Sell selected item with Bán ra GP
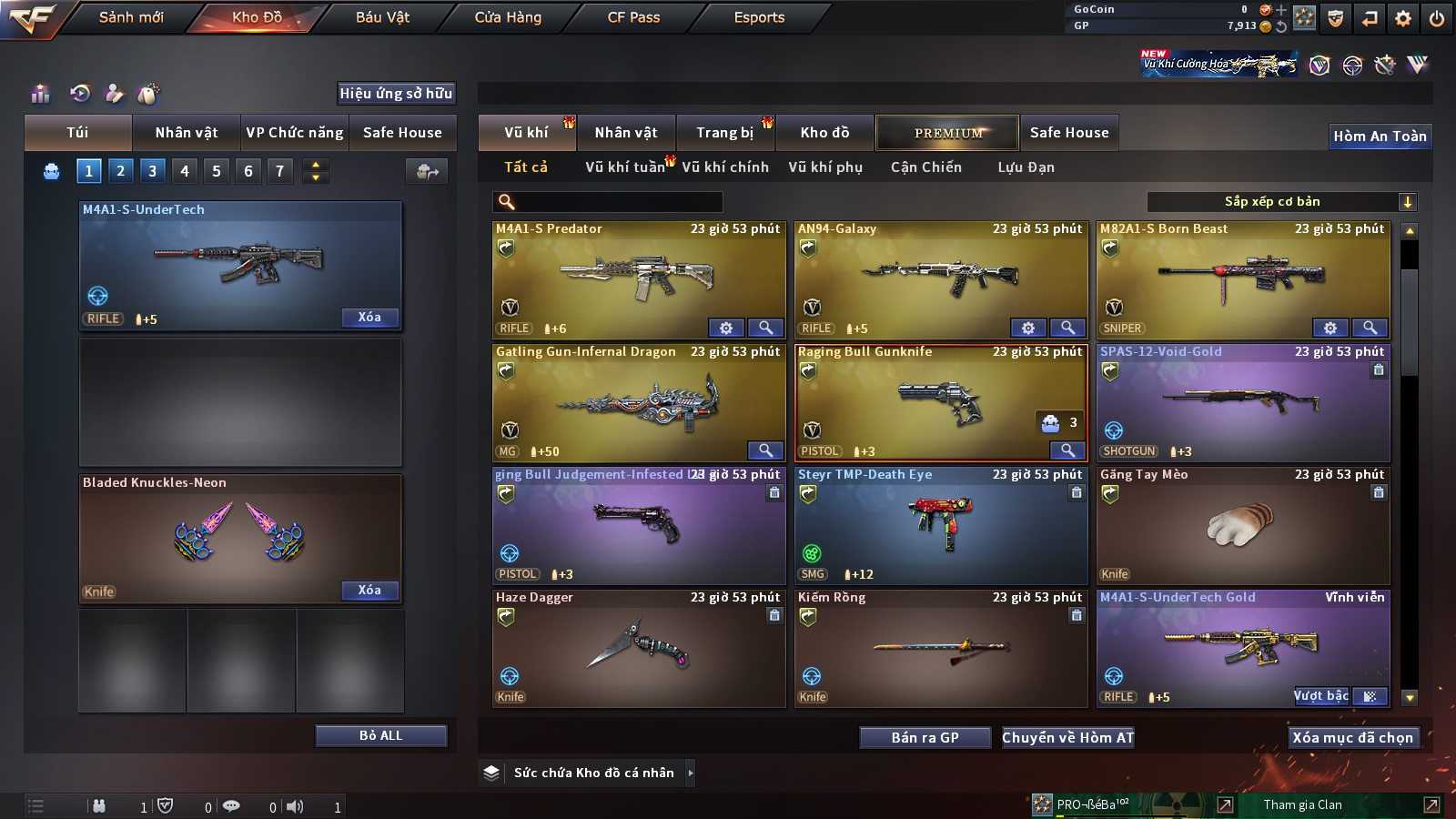This screenshot has width=1456, height=819. tap(925, 738)
